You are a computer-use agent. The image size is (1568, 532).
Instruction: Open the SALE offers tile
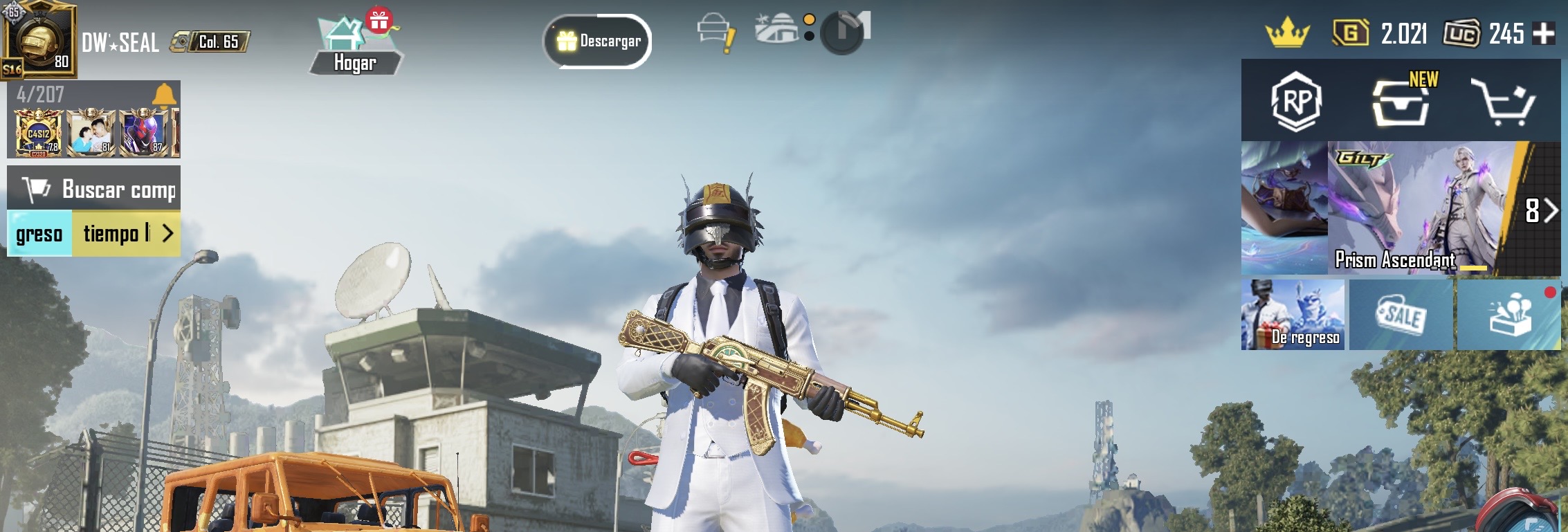pos(1401,315)
